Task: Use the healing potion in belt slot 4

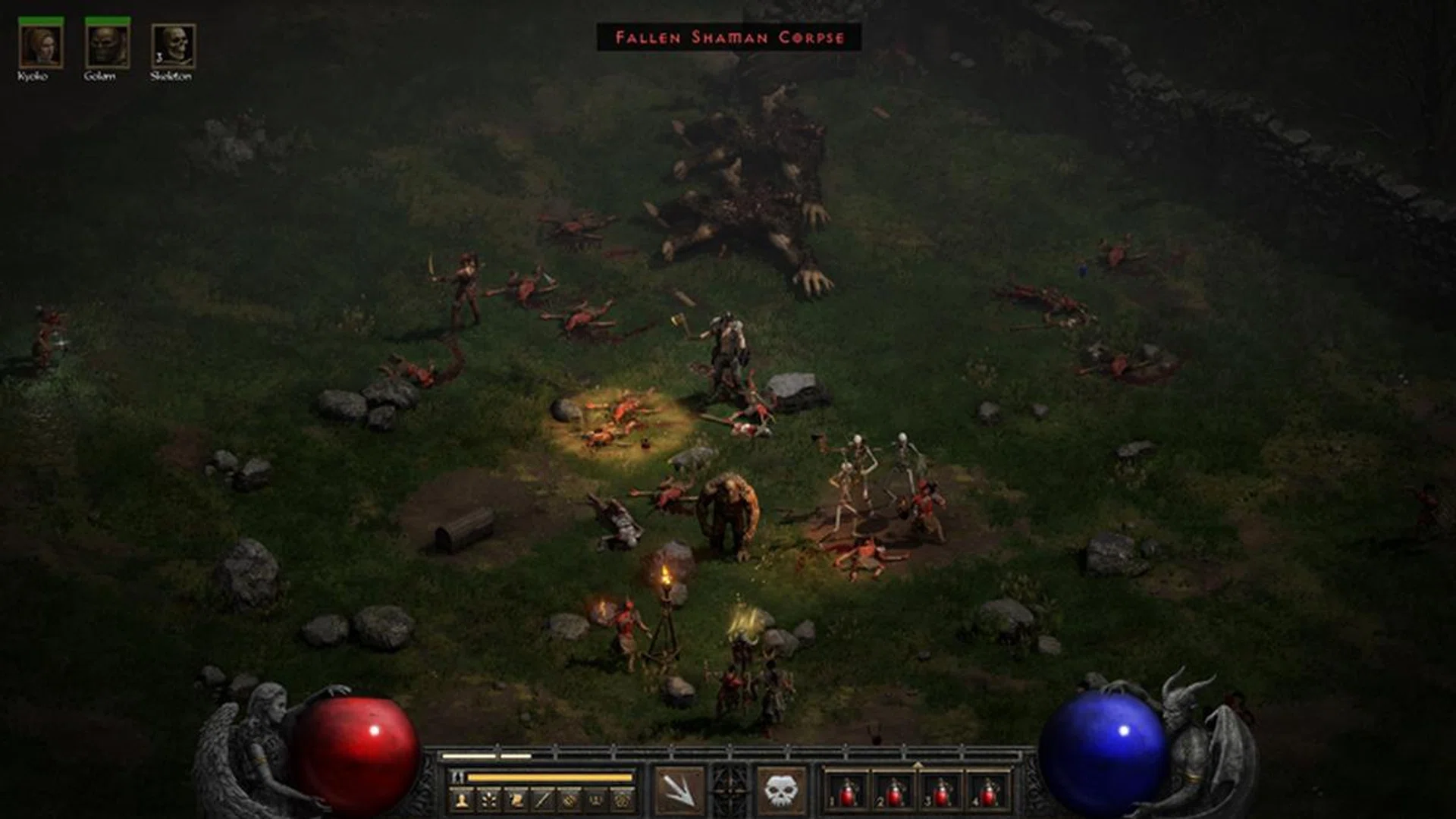Action: pos(987,792)
